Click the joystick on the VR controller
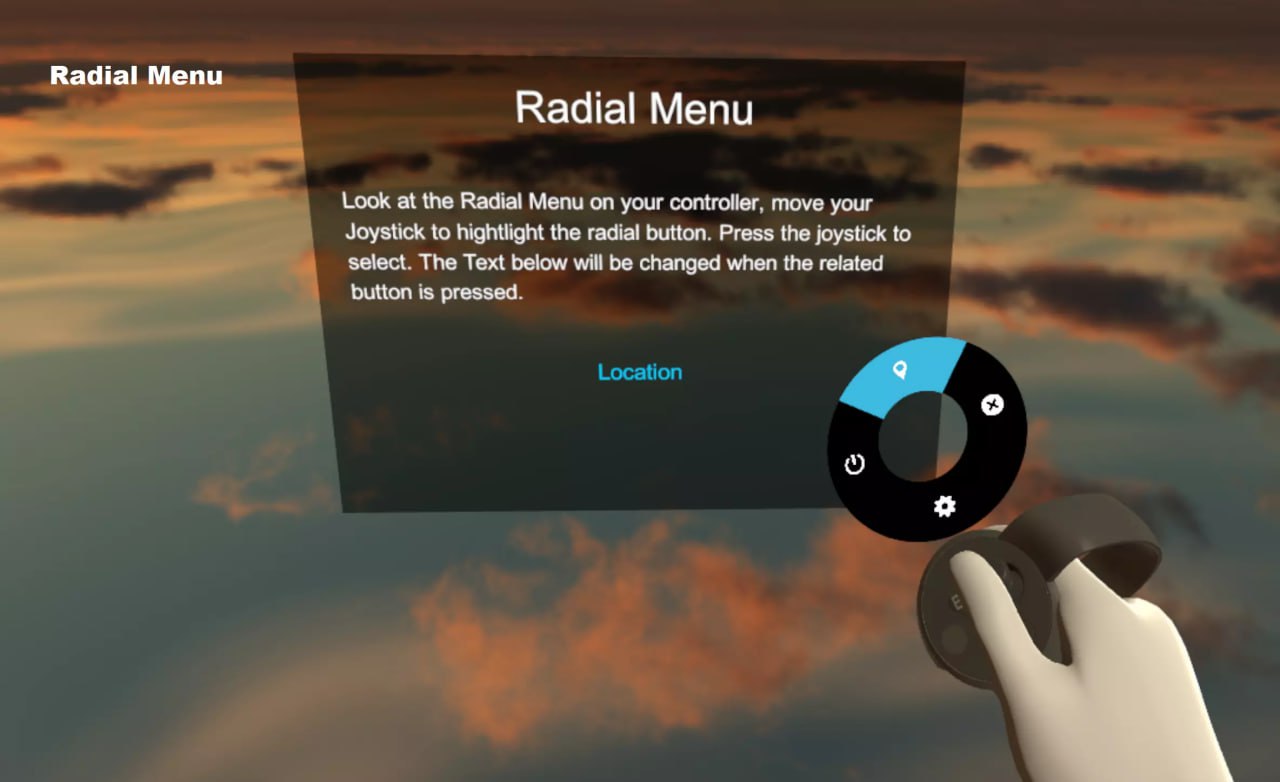1280x782 pixels. [1015, 578]
